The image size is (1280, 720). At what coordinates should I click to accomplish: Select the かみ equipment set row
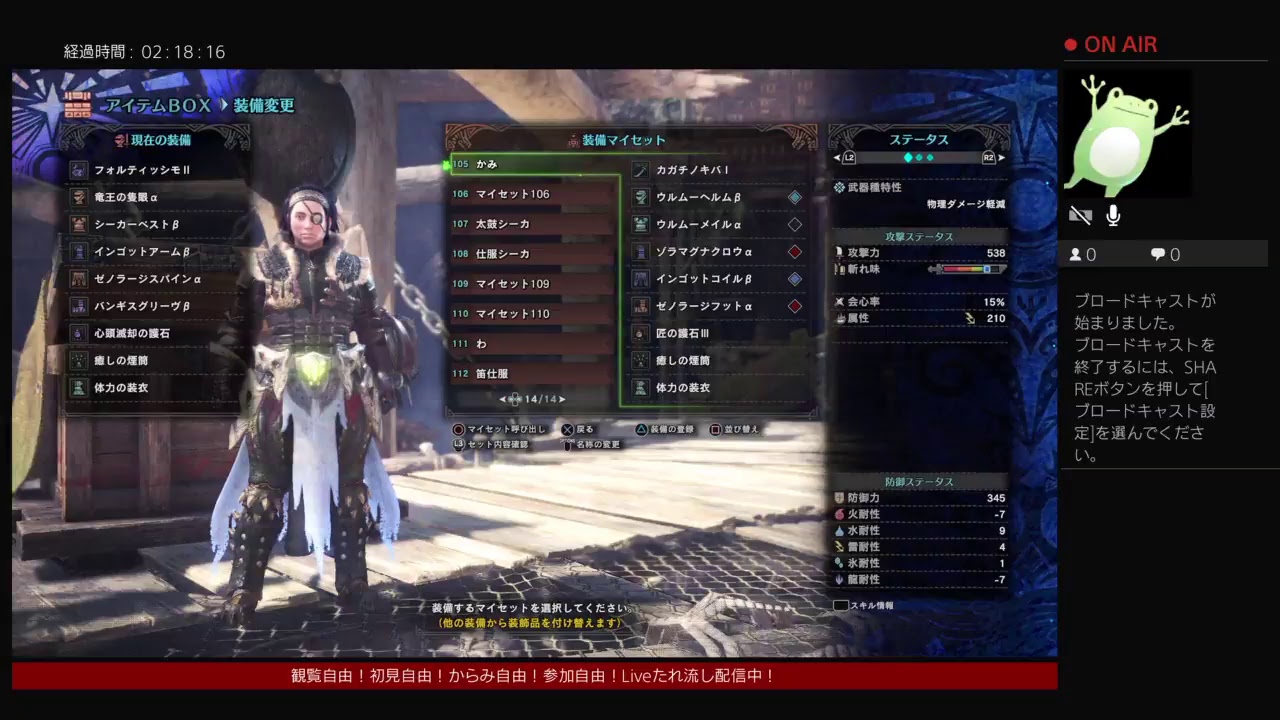(x=530, y=164)
